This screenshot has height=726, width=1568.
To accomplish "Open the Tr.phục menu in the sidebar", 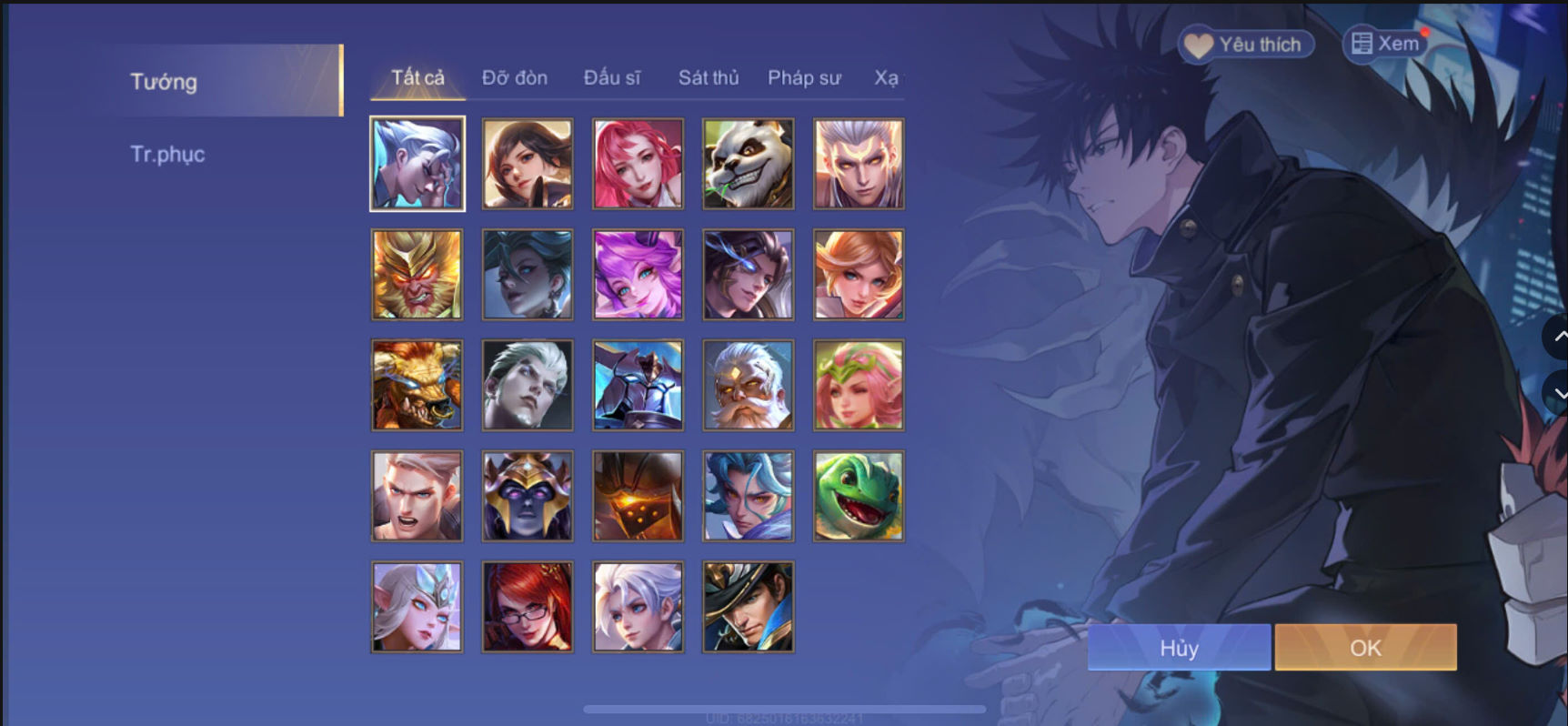I will pos(167,153).
